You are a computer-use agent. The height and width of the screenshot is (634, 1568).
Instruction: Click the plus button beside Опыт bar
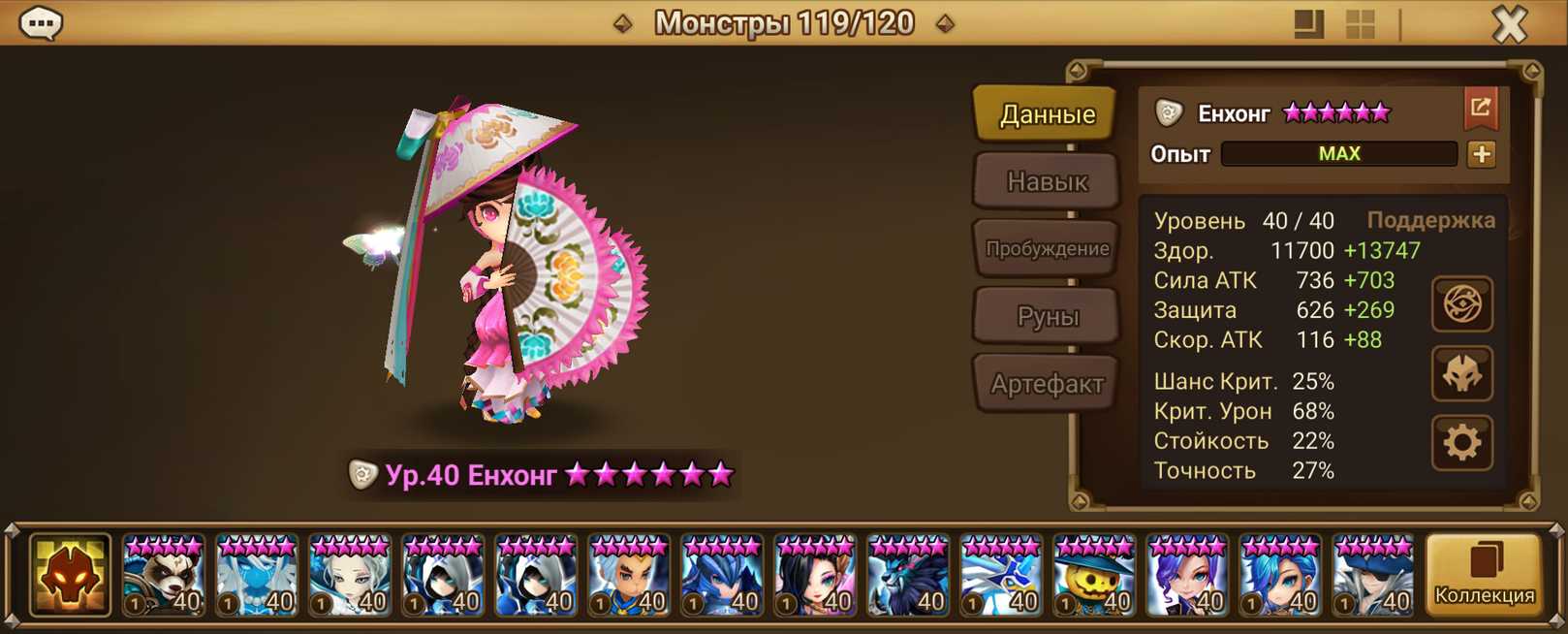tap(1481, 154)
